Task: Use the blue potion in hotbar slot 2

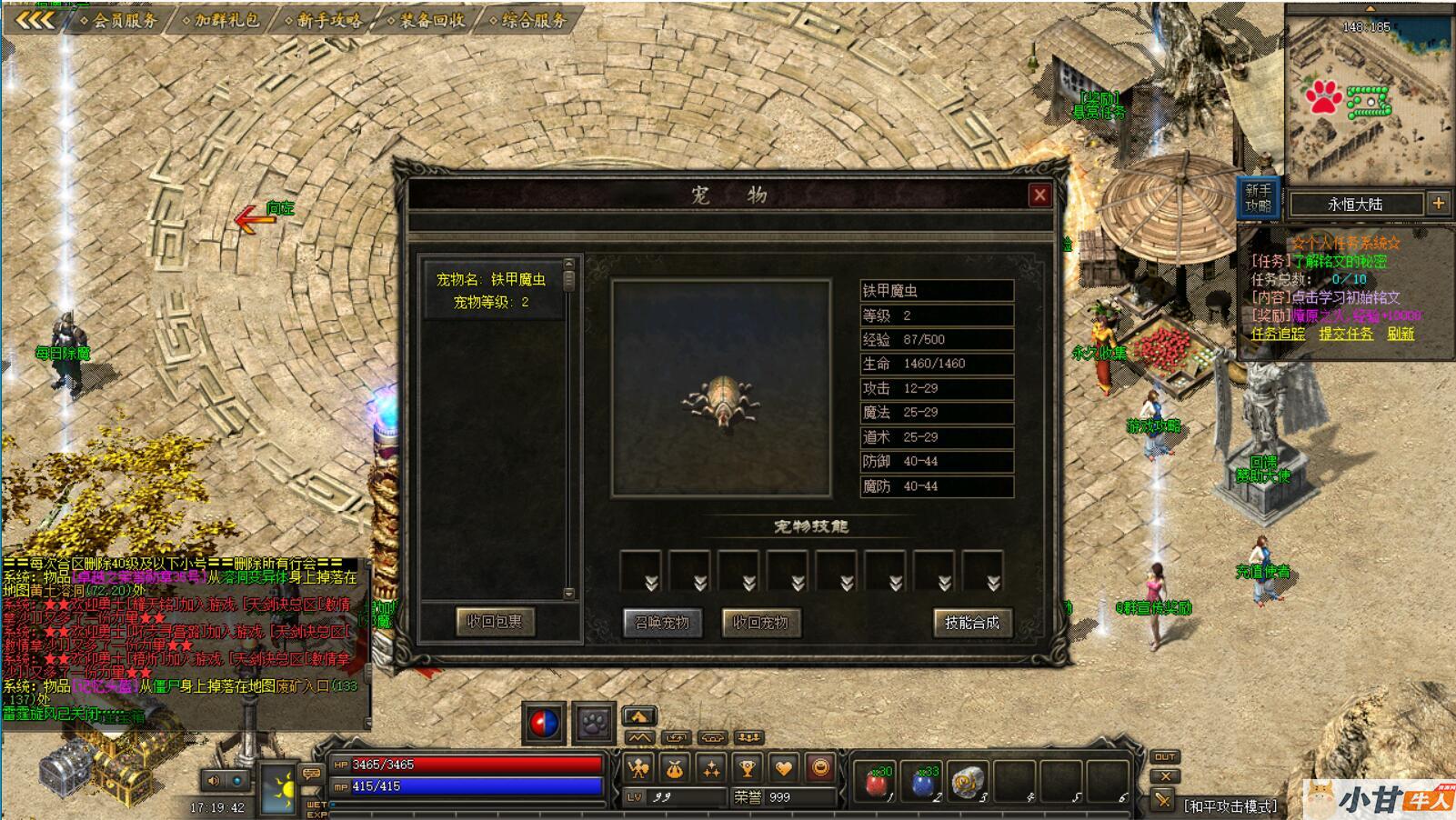Action: point(922,783)
